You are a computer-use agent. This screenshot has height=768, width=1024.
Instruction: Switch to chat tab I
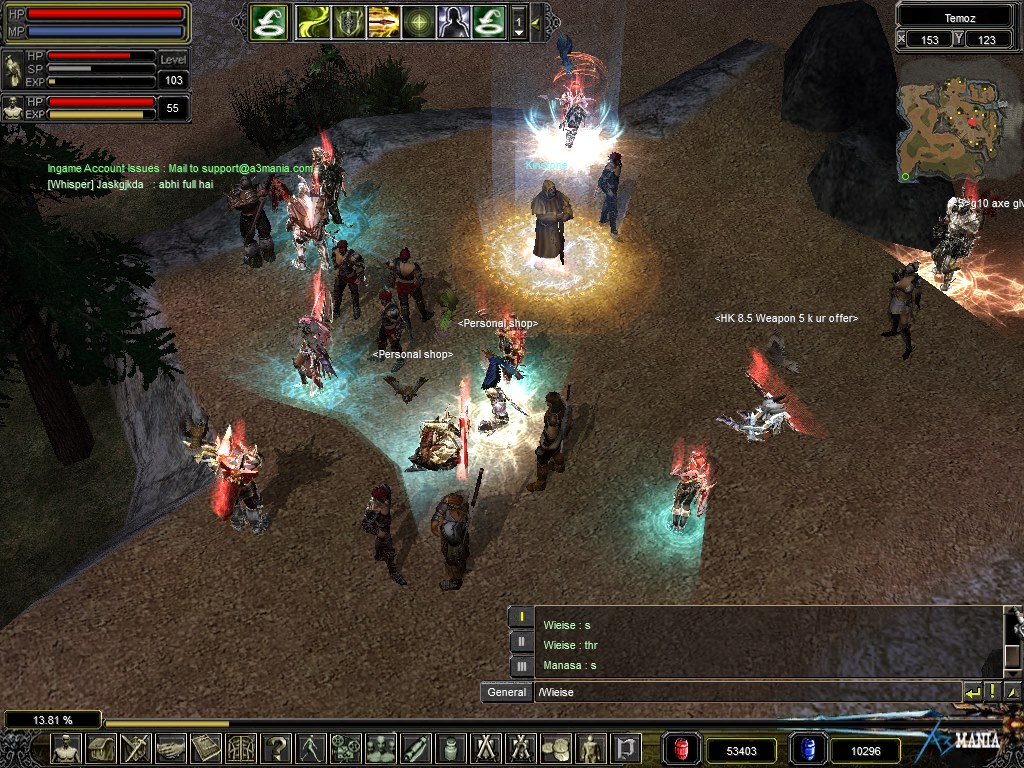[521, 617]
